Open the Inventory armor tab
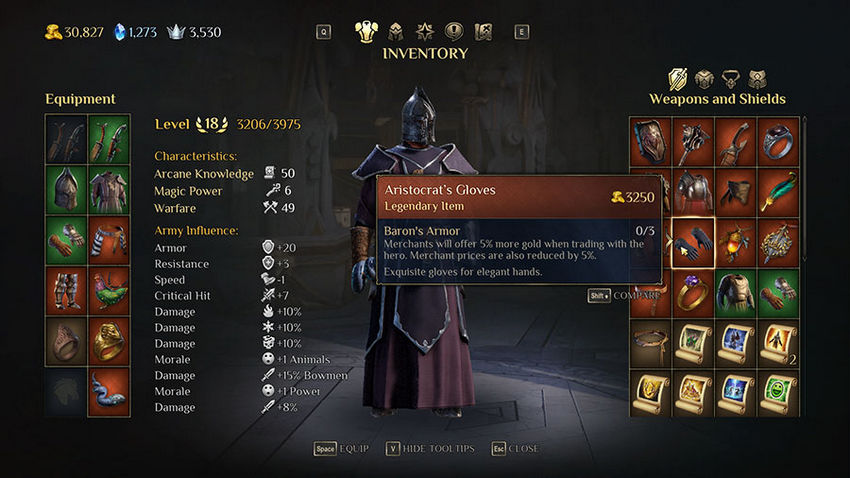The width and height of the screenshot is (850, 478). point(366,31)
